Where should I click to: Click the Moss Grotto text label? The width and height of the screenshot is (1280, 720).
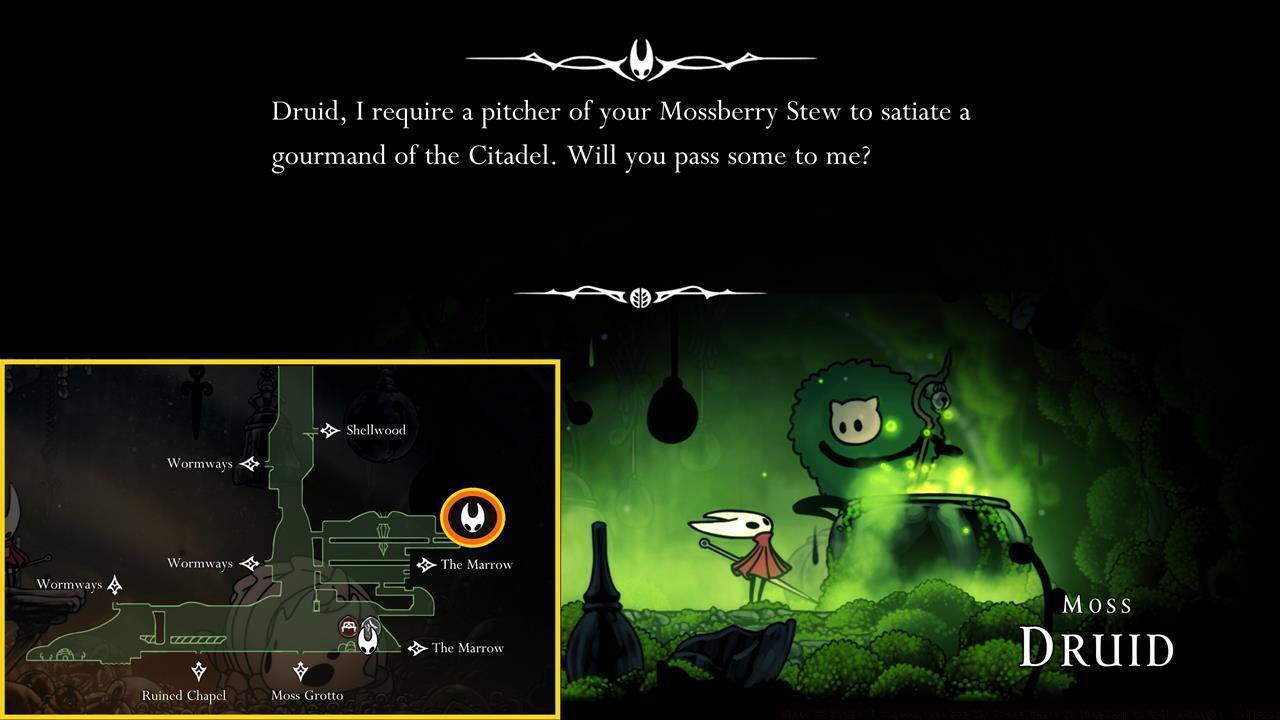pyautogui.click(x=307, y=695)
